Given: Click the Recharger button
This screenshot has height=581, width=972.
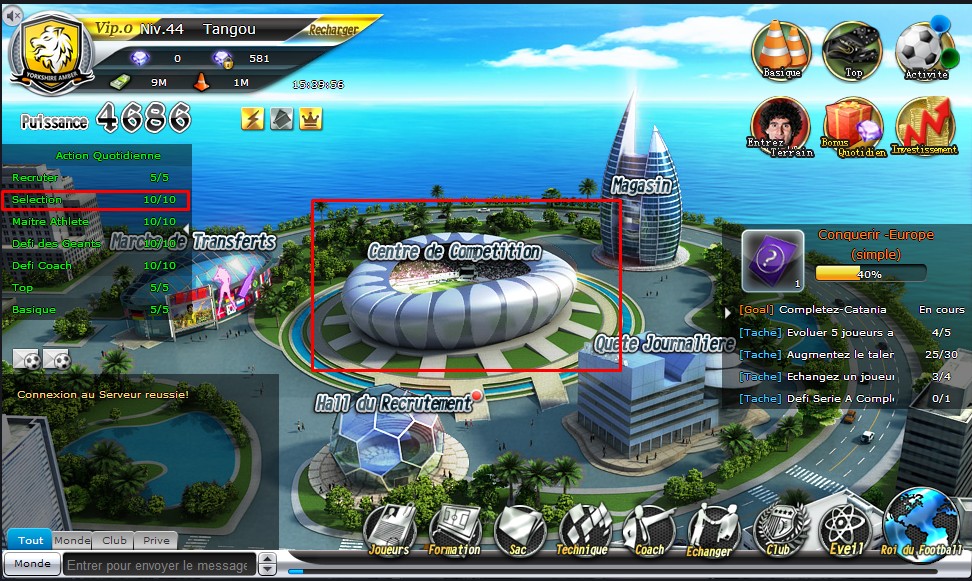Looking at the screenshot, I should point(334,30).
